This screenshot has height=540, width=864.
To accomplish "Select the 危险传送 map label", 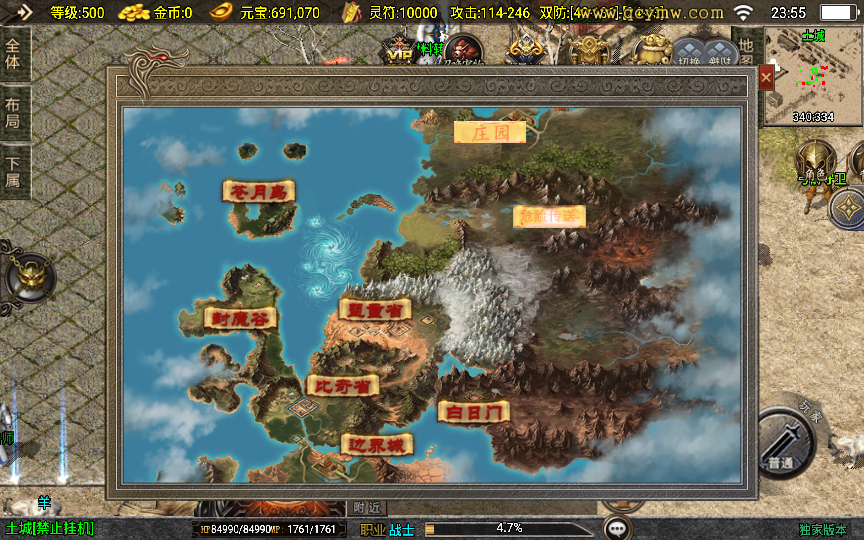I will click(x=549, y=216).
